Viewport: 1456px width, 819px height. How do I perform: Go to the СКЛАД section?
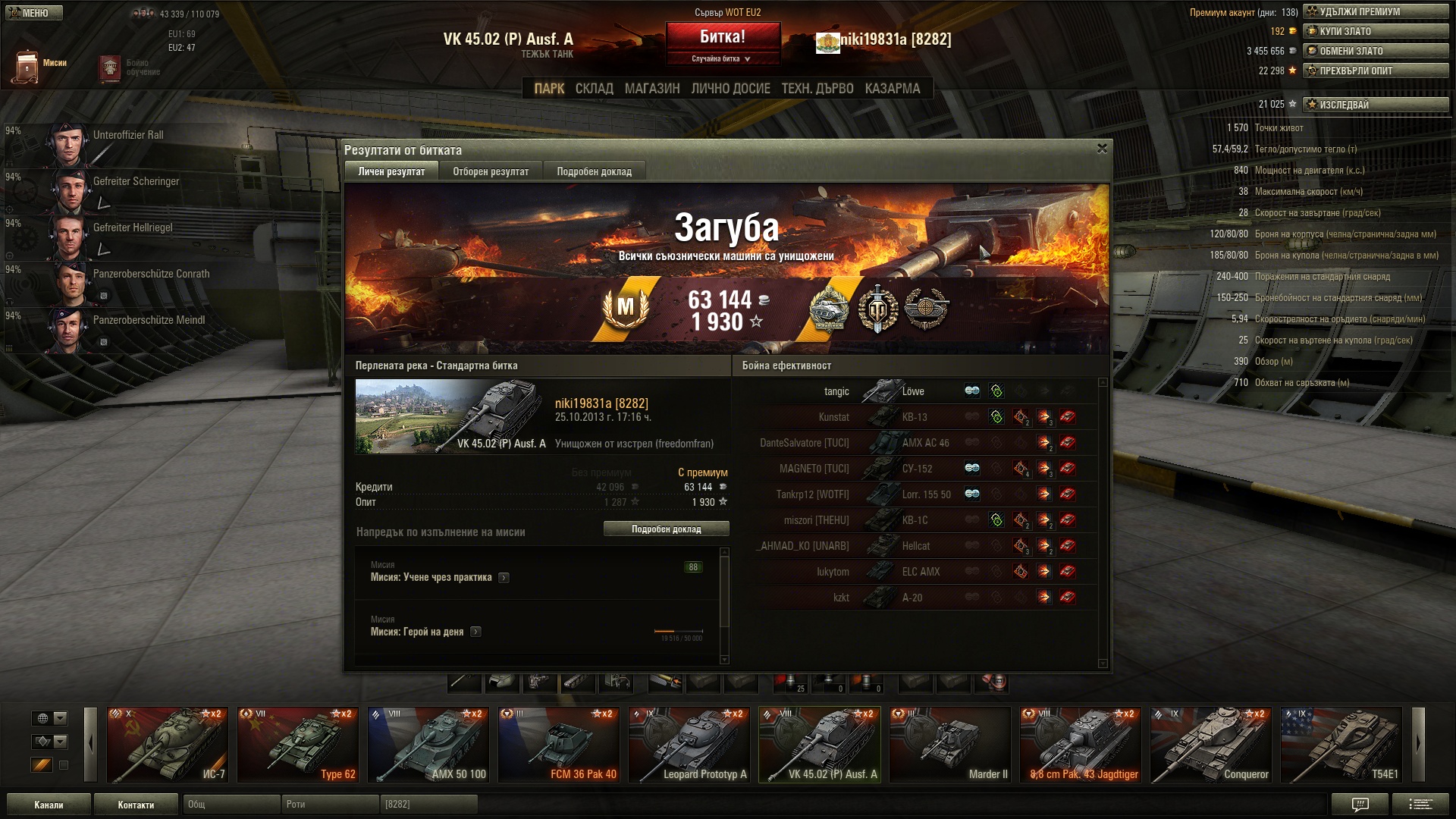pos(594,89)
